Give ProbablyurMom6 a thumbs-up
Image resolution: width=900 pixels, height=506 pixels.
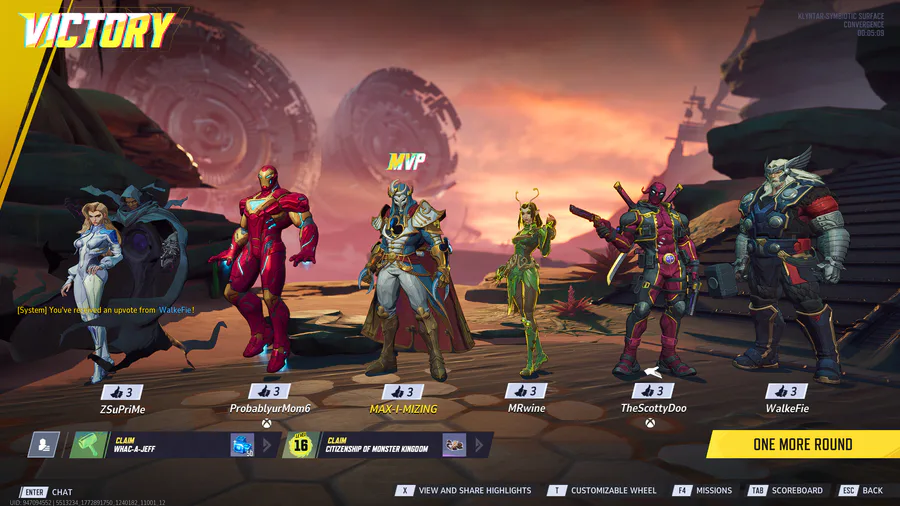coord(270,392)
